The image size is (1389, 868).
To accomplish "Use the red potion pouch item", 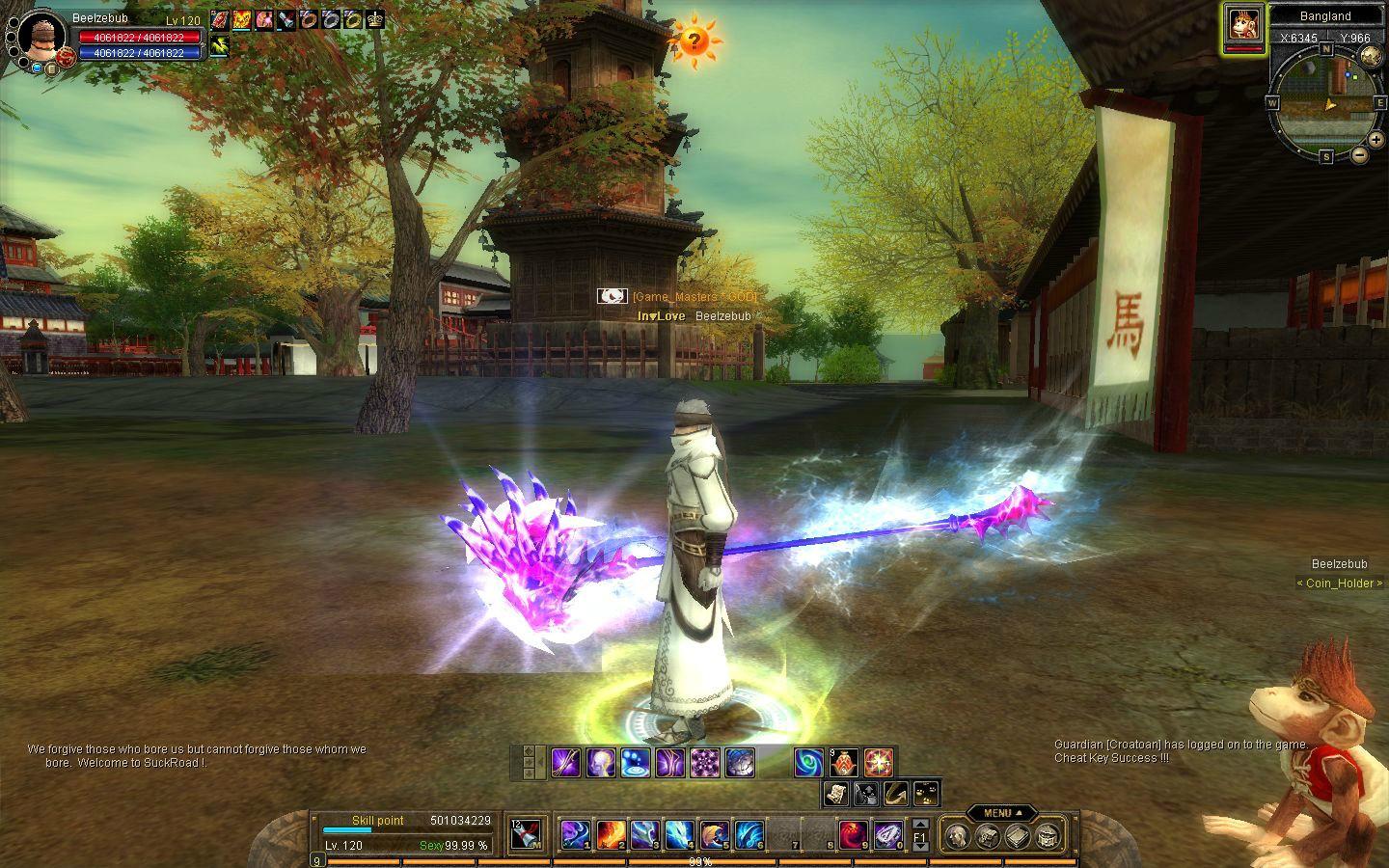I will (844, 763).
